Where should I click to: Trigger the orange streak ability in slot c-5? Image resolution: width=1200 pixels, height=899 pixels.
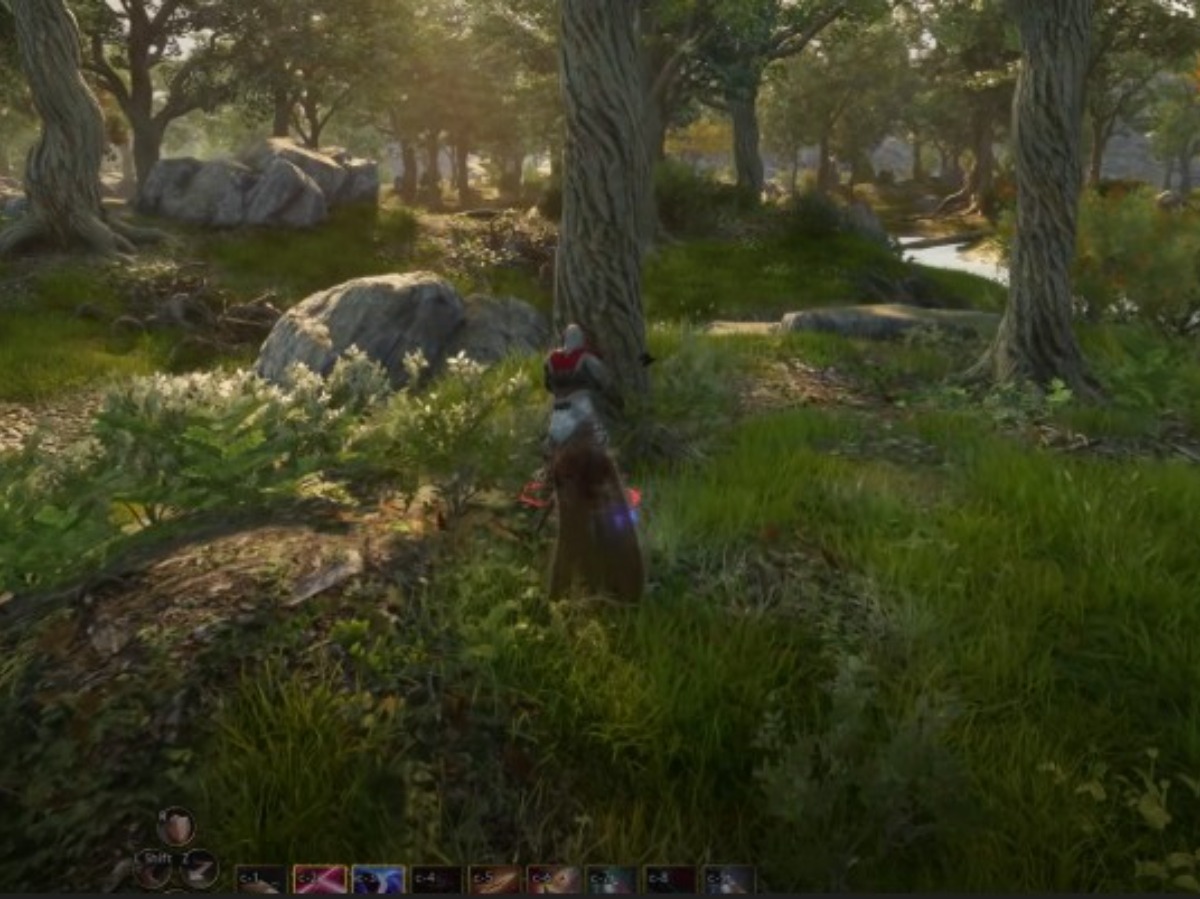(x=495, y=879)
